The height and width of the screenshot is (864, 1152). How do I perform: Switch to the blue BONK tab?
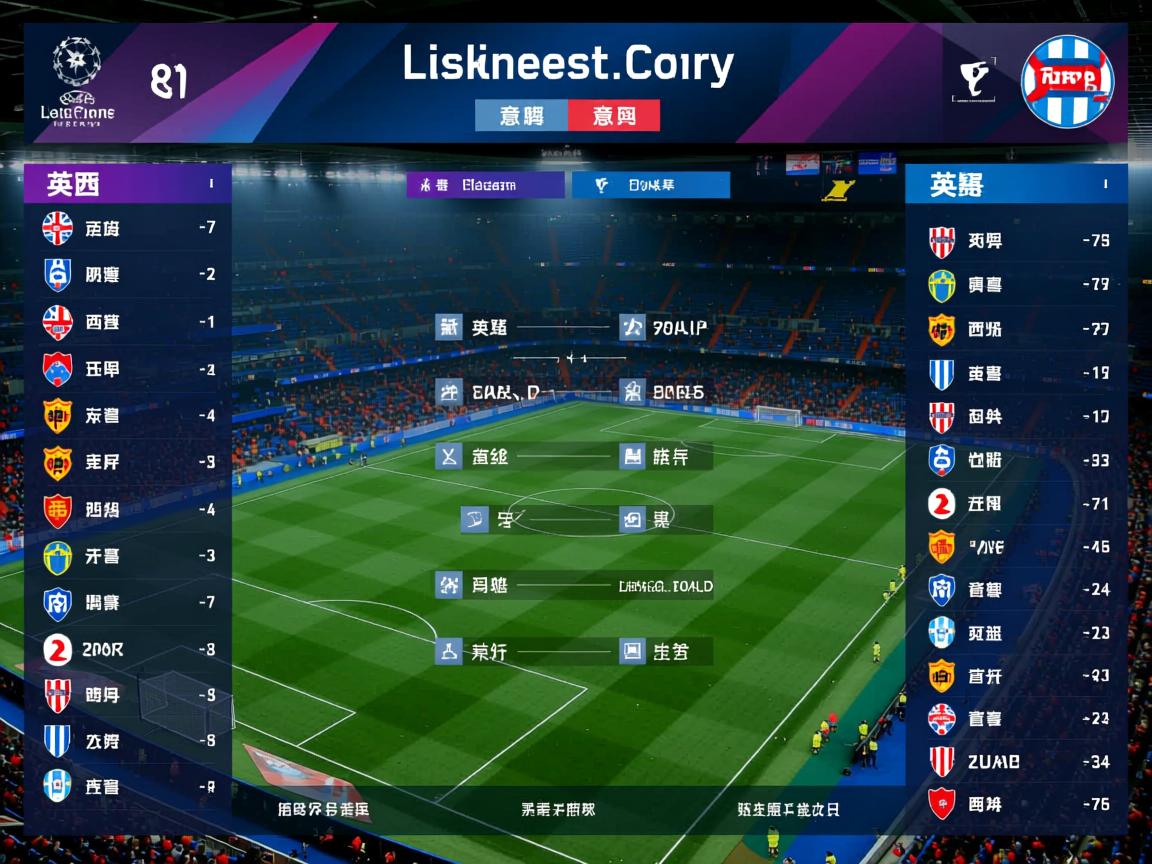click(x=650, y=185)
